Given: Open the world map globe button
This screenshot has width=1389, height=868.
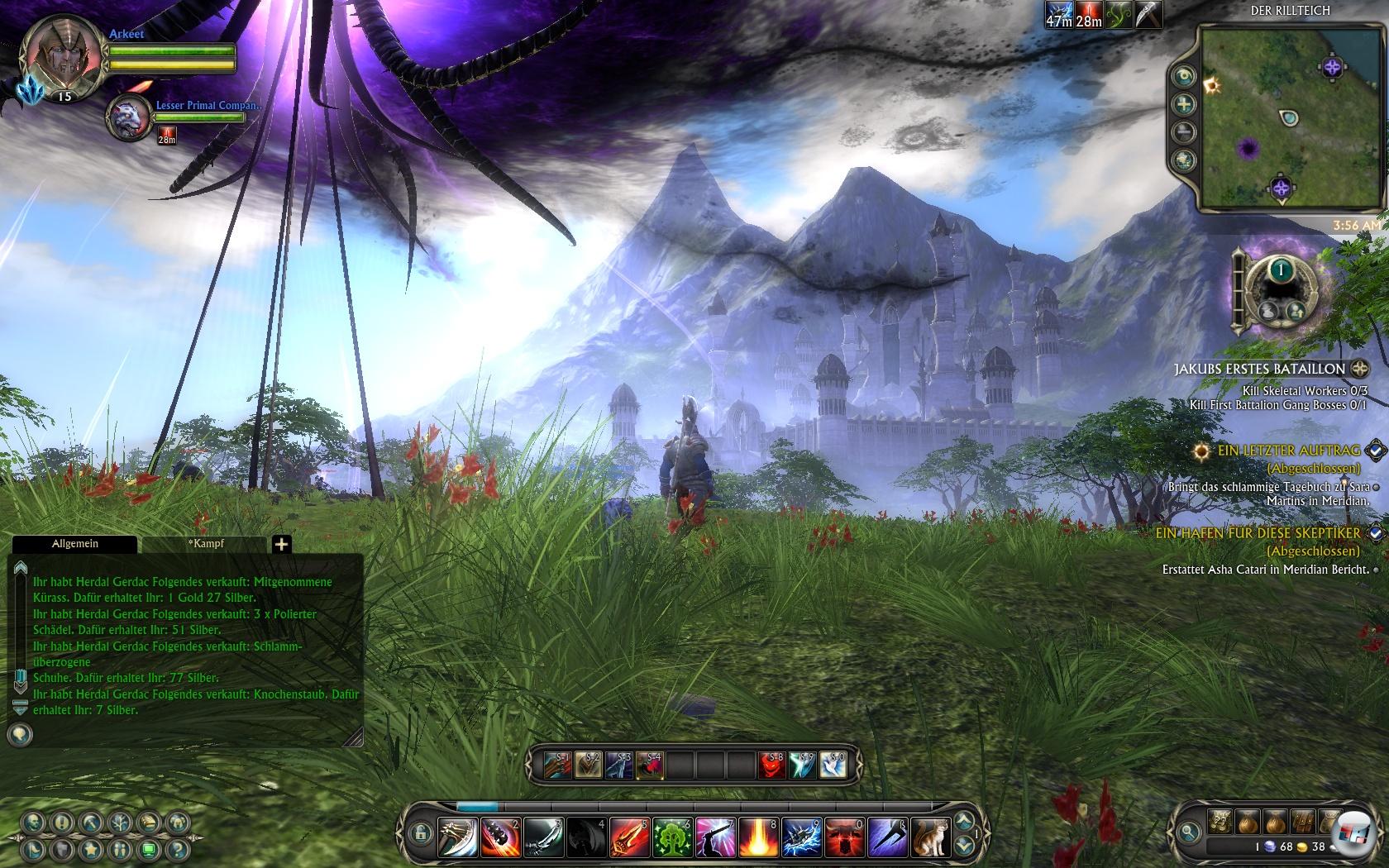Looking at the screenshot, I should tap(1185, 160).
